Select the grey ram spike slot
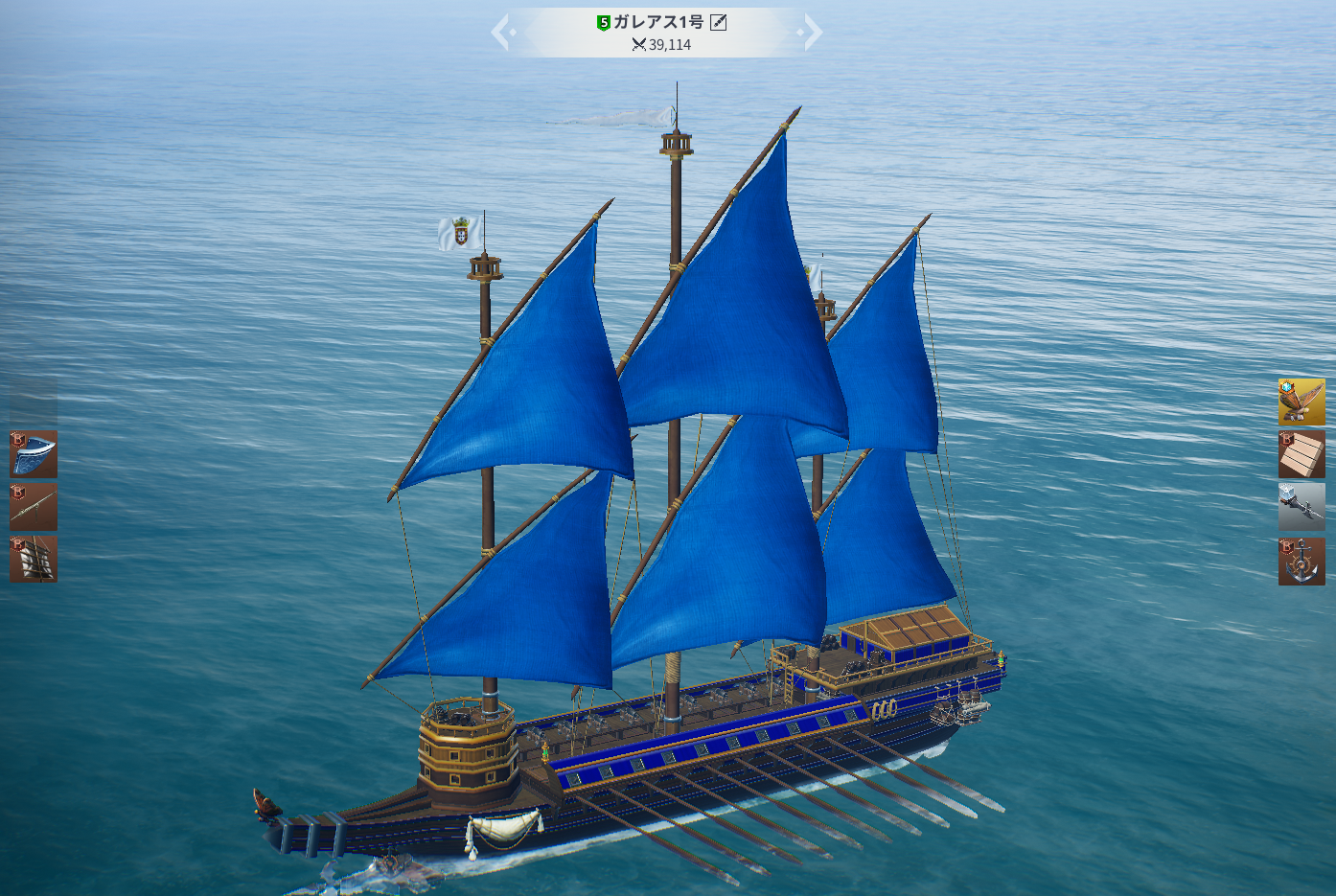The width and height of the screenshot is (1336, 896). [x=1301, y=506]
